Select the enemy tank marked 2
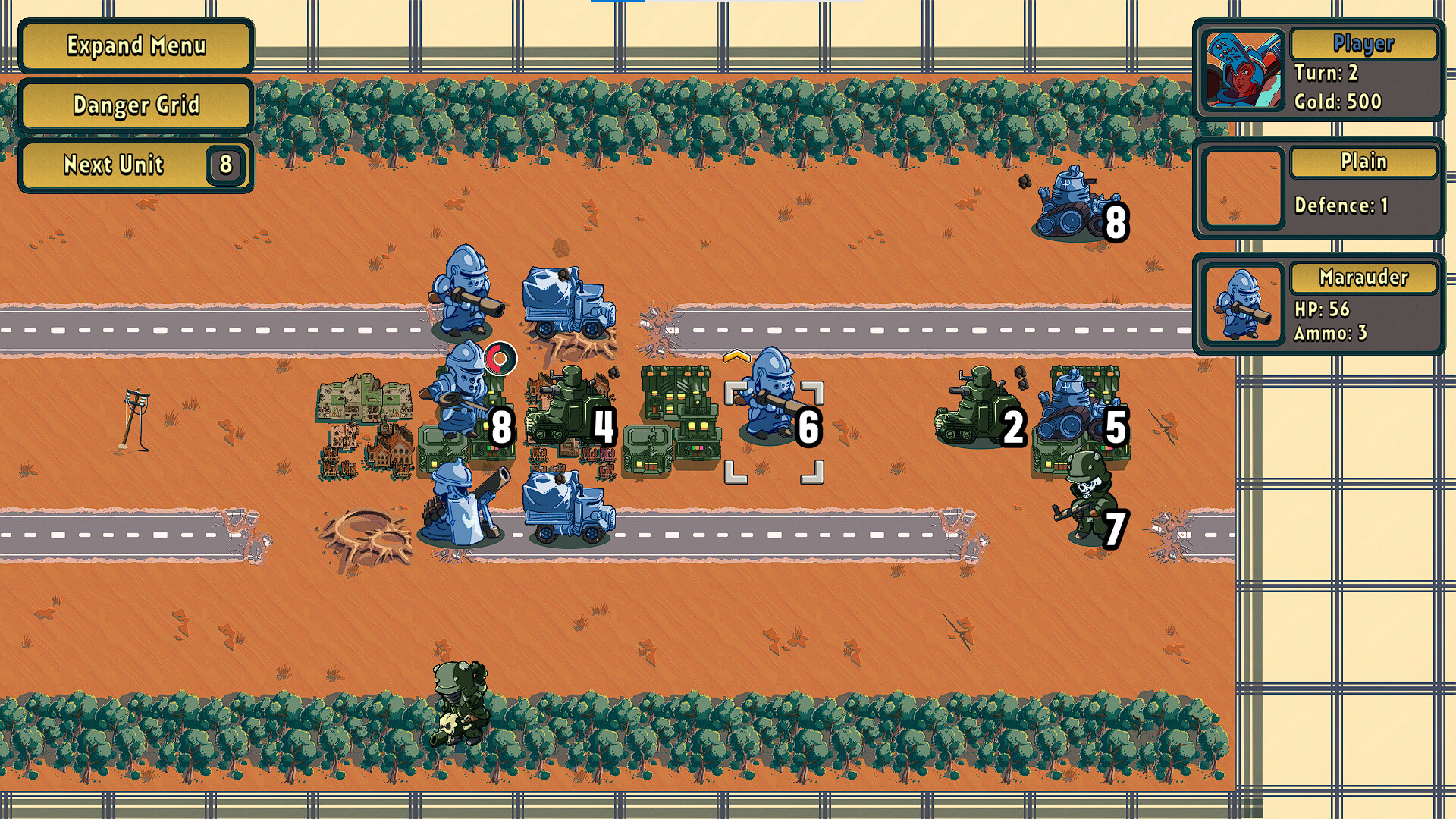Viewport: 1456px width, 819px height. pos(974,409)
